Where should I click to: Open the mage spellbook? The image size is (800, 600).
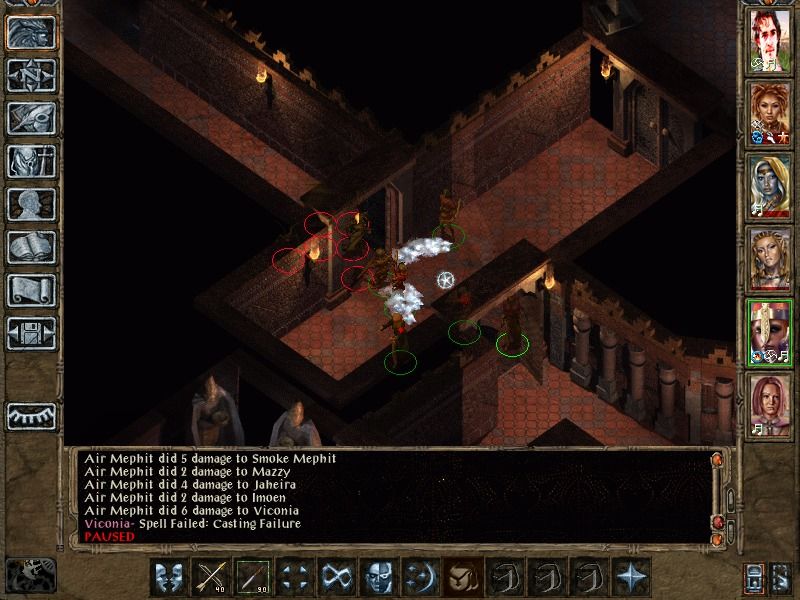coord(31,247)
